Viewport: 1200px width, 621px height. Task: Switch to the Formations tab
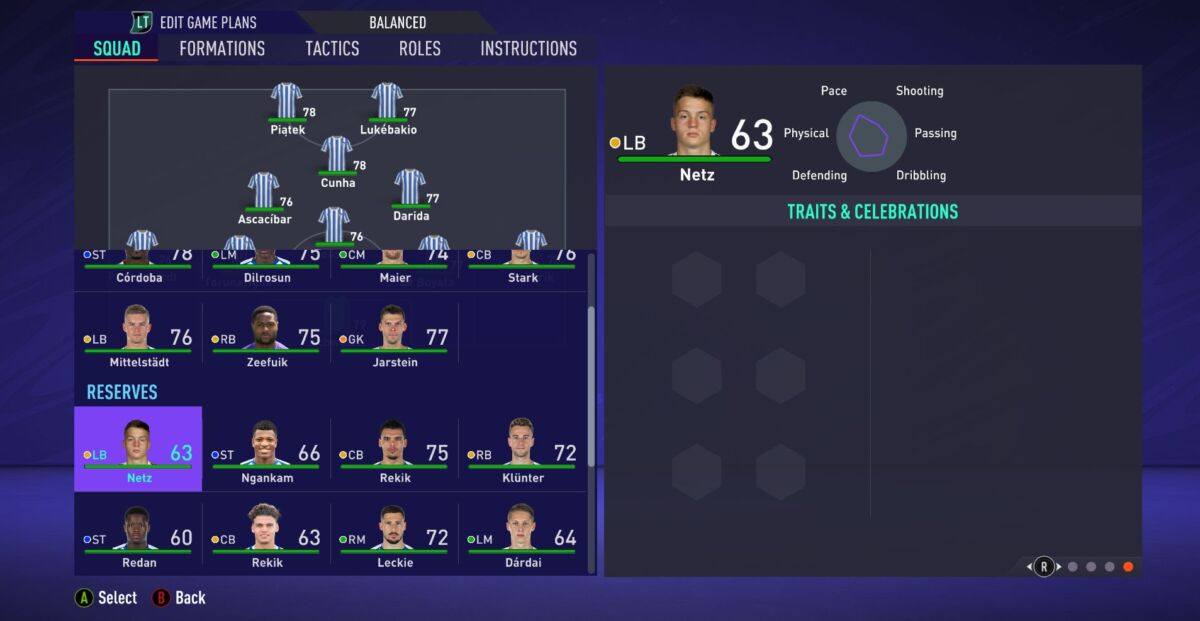pyautogui.click(x=222, y=48)
